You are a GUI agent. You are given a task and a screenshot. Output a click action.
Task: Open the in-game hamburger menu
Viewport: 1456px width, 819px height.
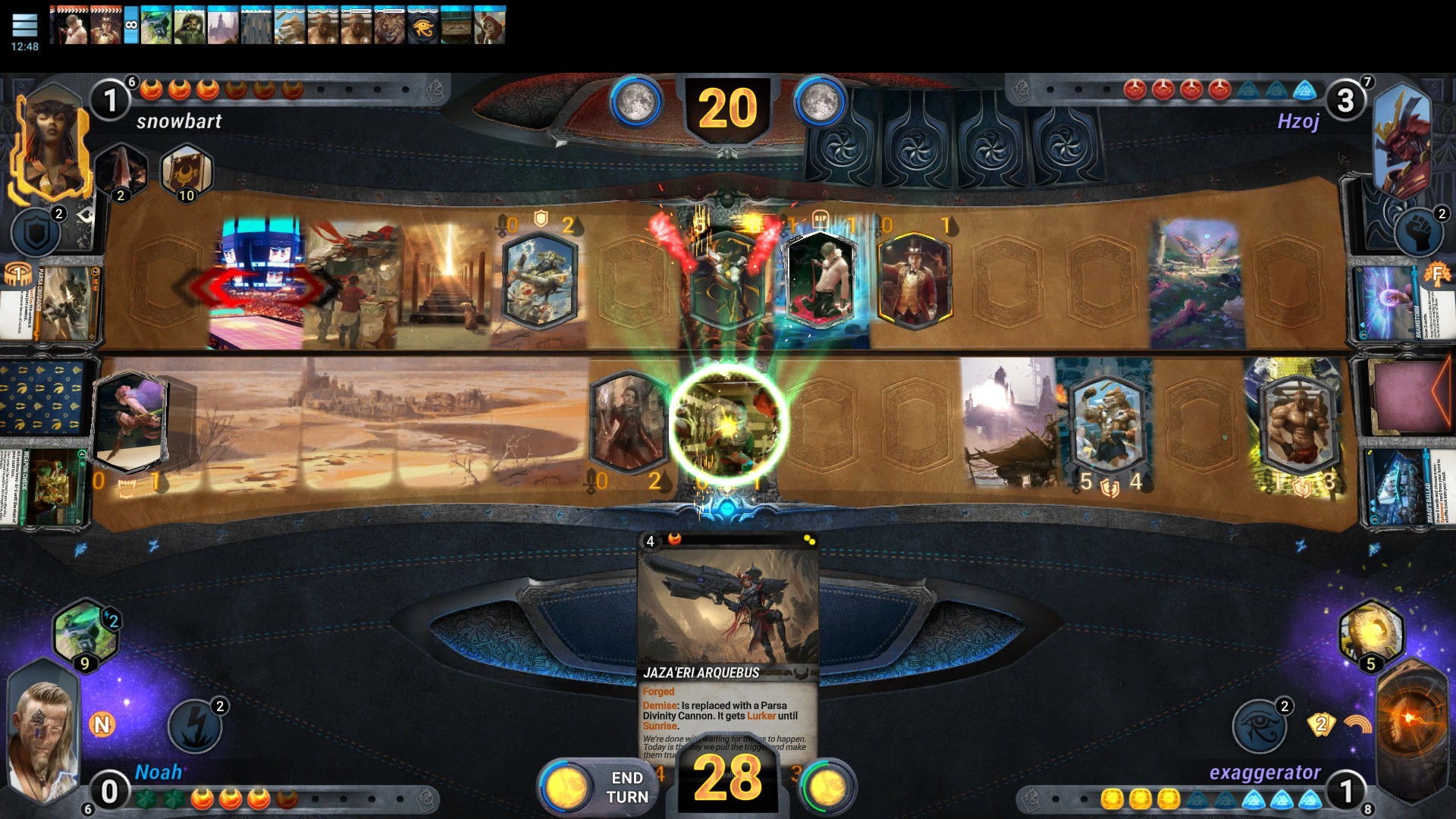pyautogui.click(x=25, y=25)
